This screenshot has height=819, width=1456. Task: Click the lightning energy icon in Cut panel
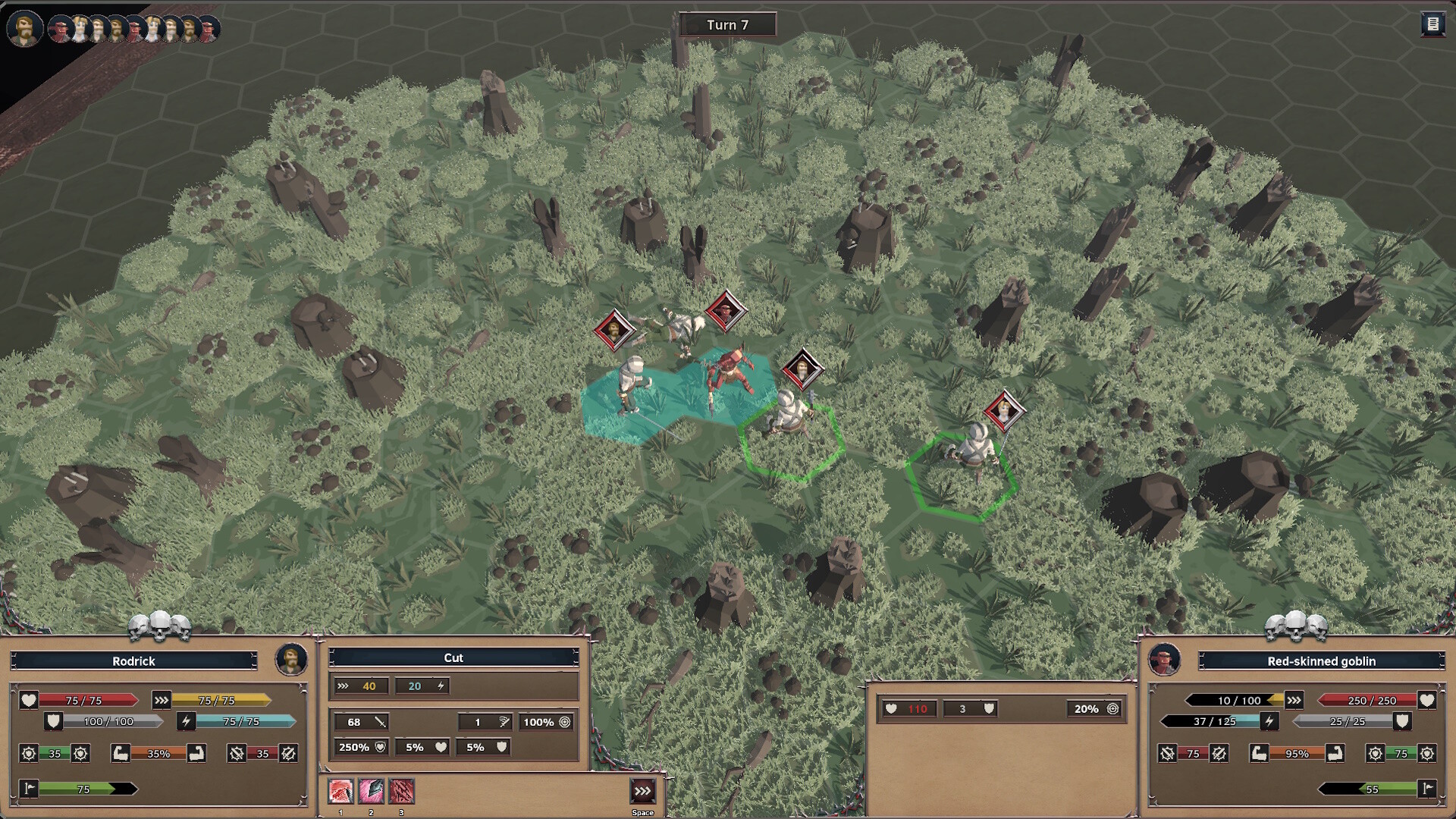[x=441, y=686]
